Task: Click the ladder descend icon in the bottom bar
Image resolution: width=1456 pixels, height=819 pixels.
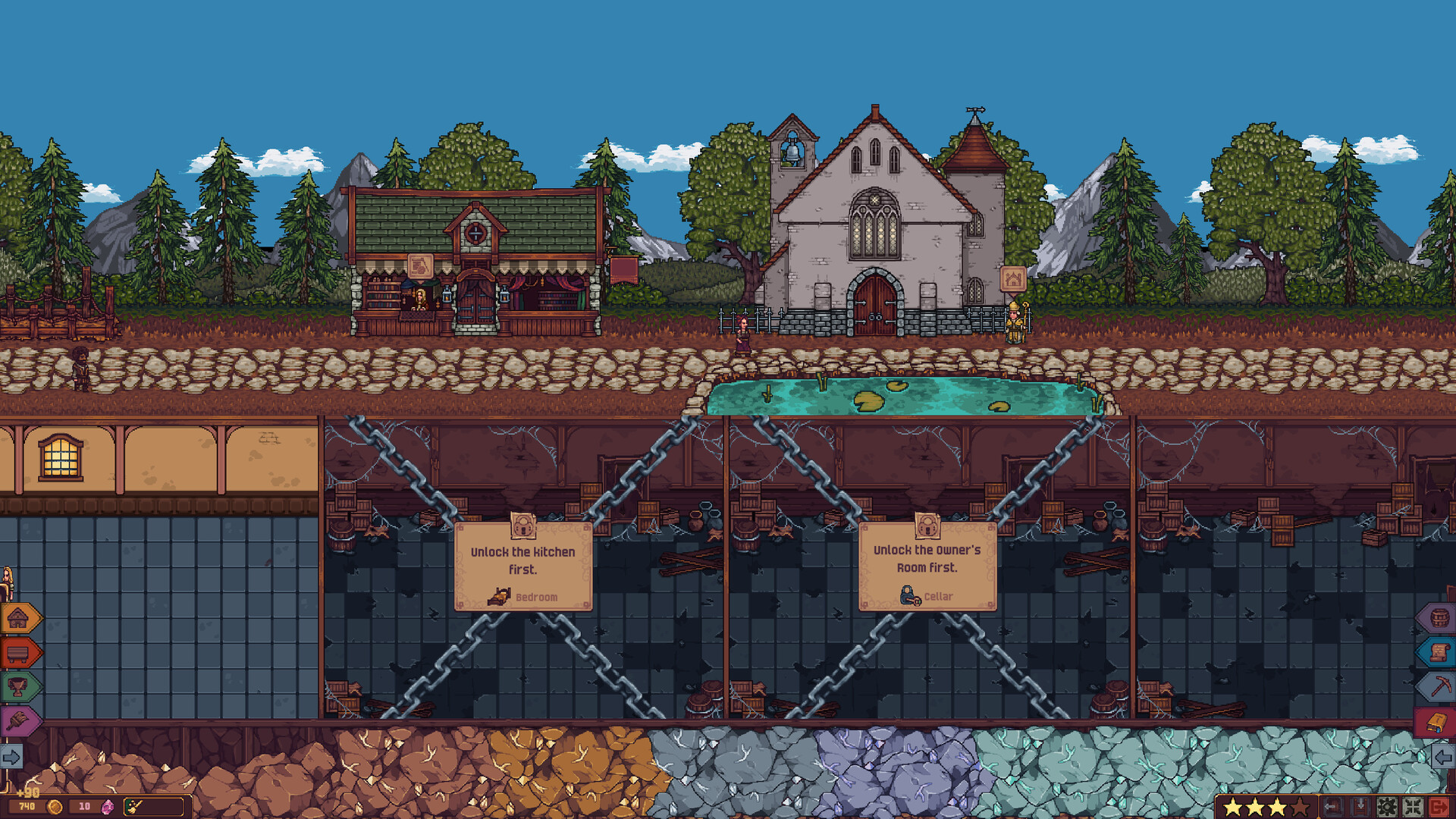Action: (x=1360, y=806)
